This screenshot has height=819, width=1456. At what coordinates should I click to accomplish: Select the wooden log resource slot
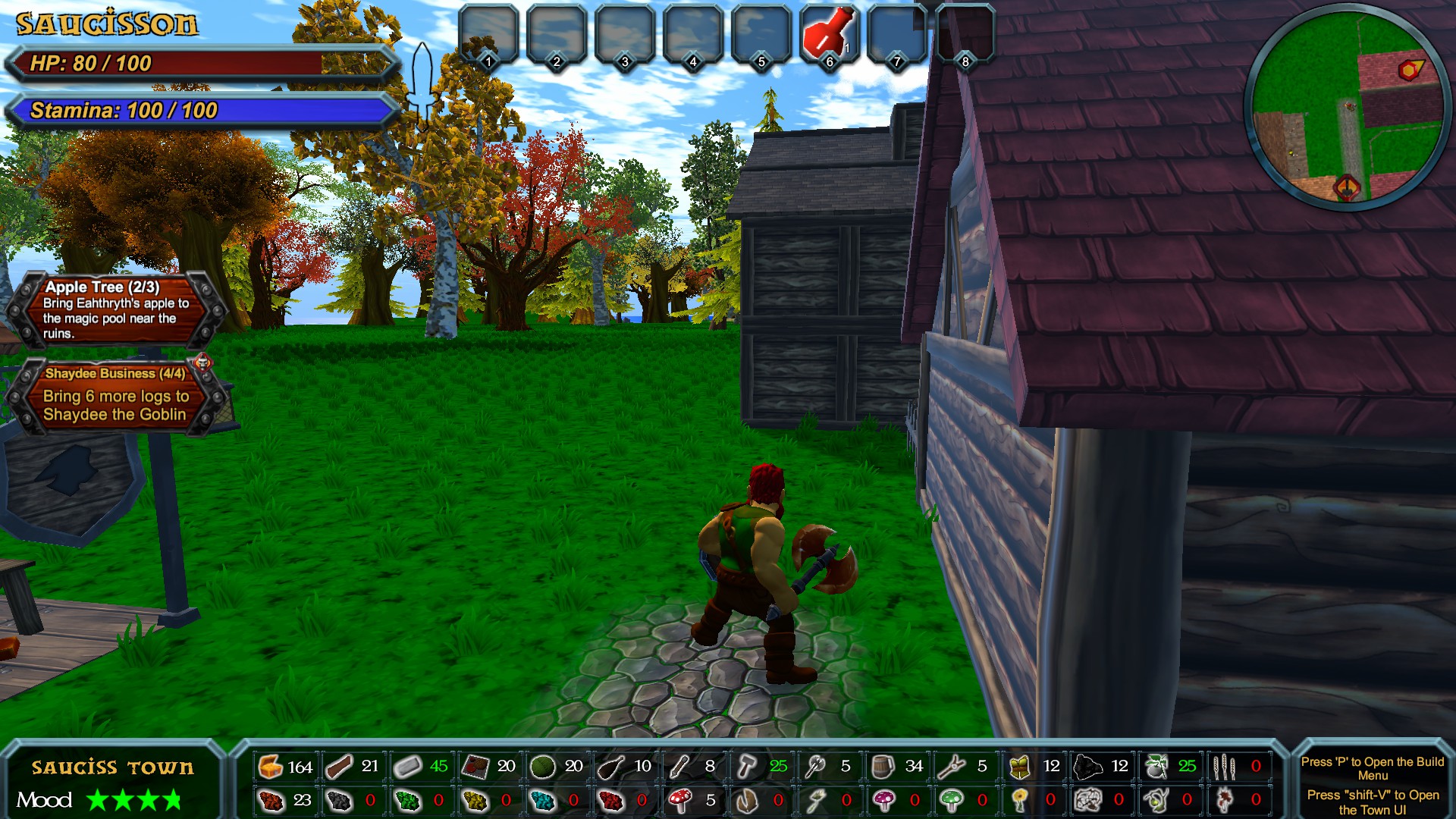339,767
